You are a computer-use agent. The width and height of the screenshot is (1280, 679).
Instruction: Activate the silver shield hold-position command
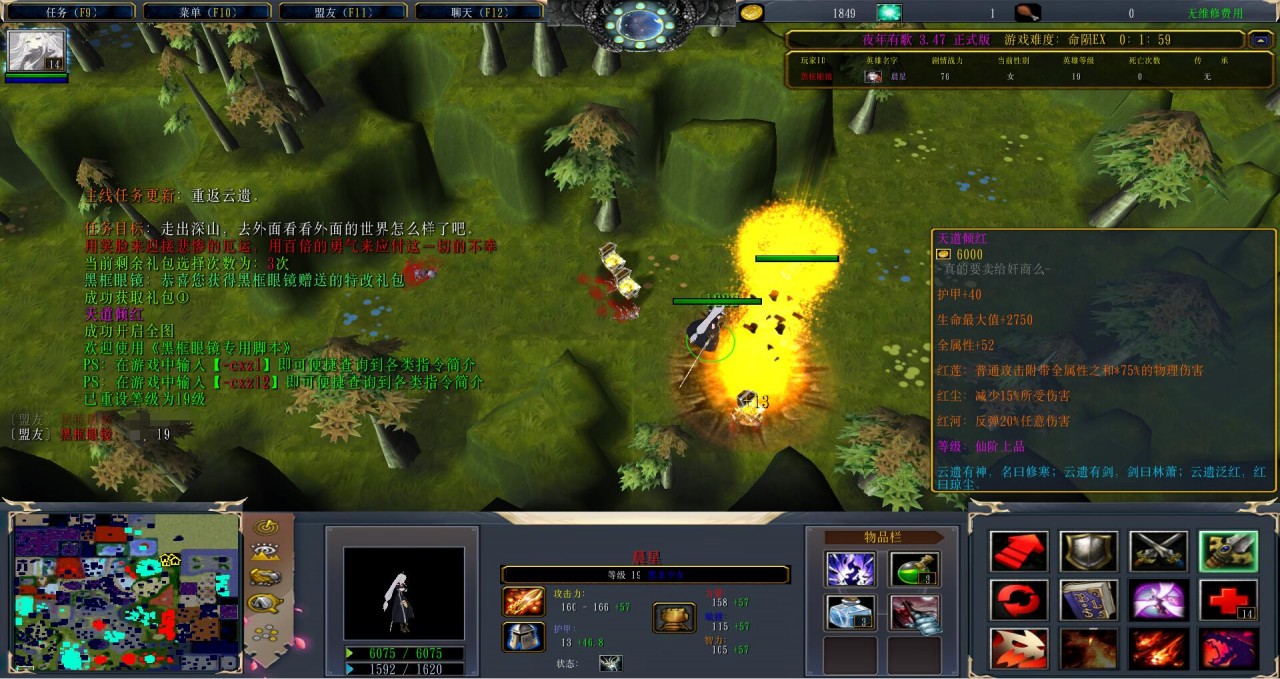1088,551
